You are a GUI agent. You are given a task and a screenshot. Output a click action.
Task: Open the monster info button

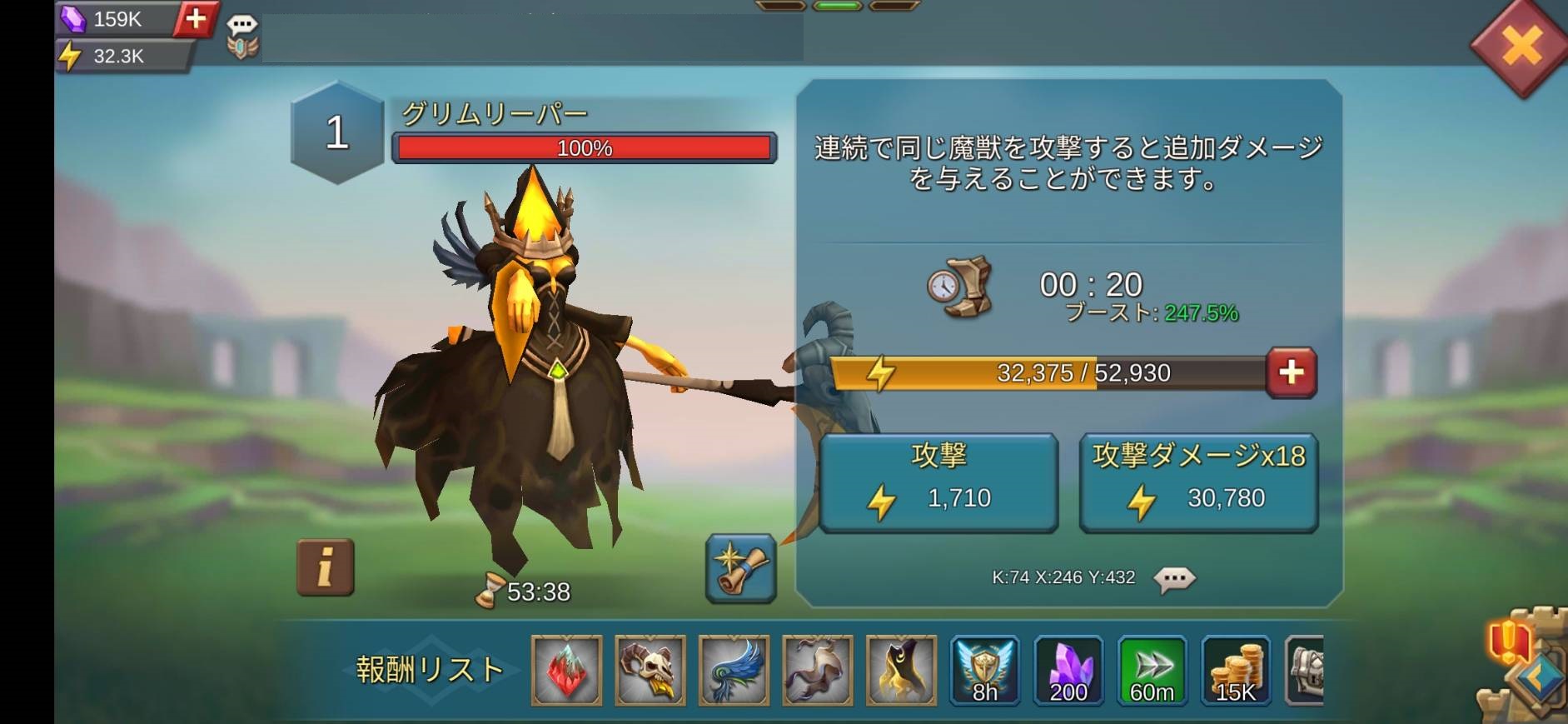[x=326, y=567]
